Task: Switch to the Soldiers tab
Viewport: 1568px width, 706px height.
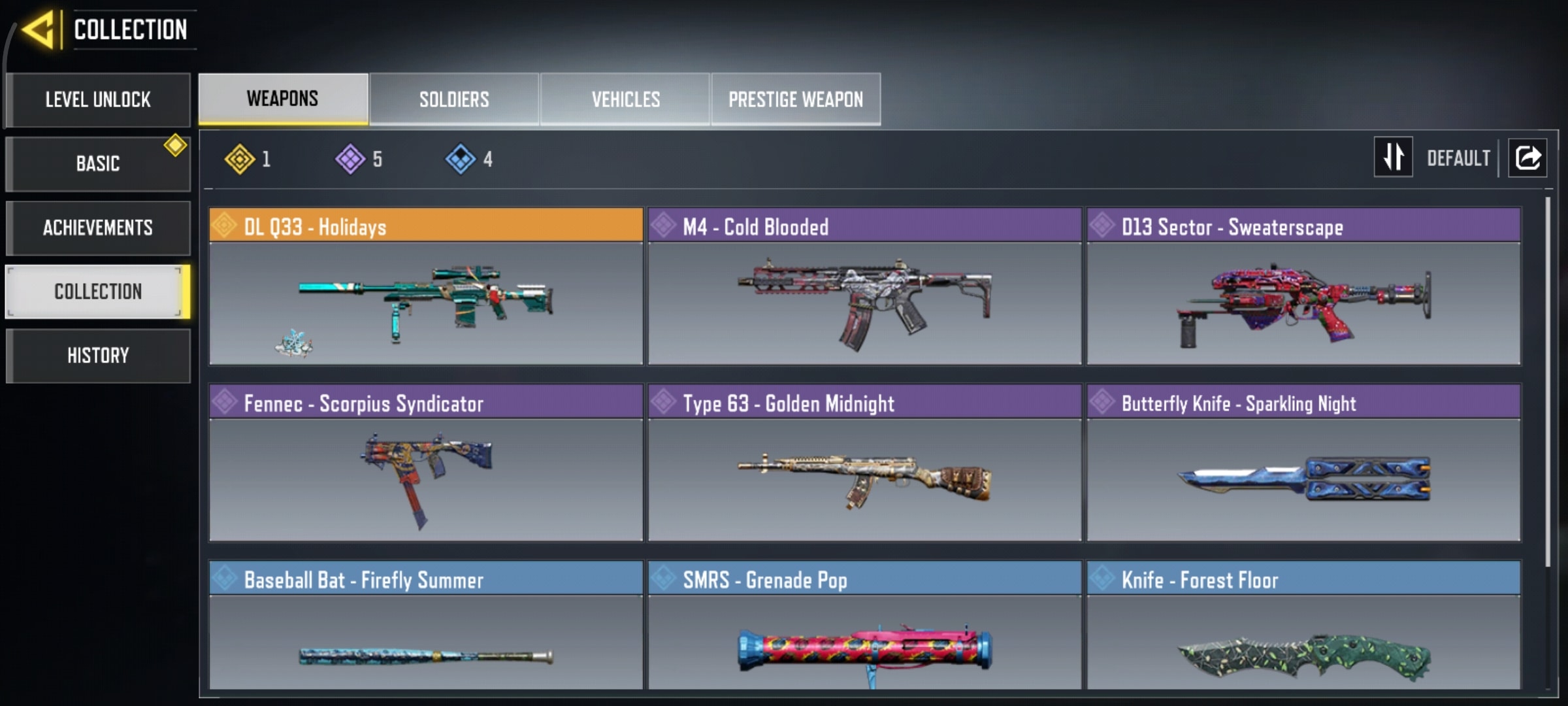Action: pos(454,99)
